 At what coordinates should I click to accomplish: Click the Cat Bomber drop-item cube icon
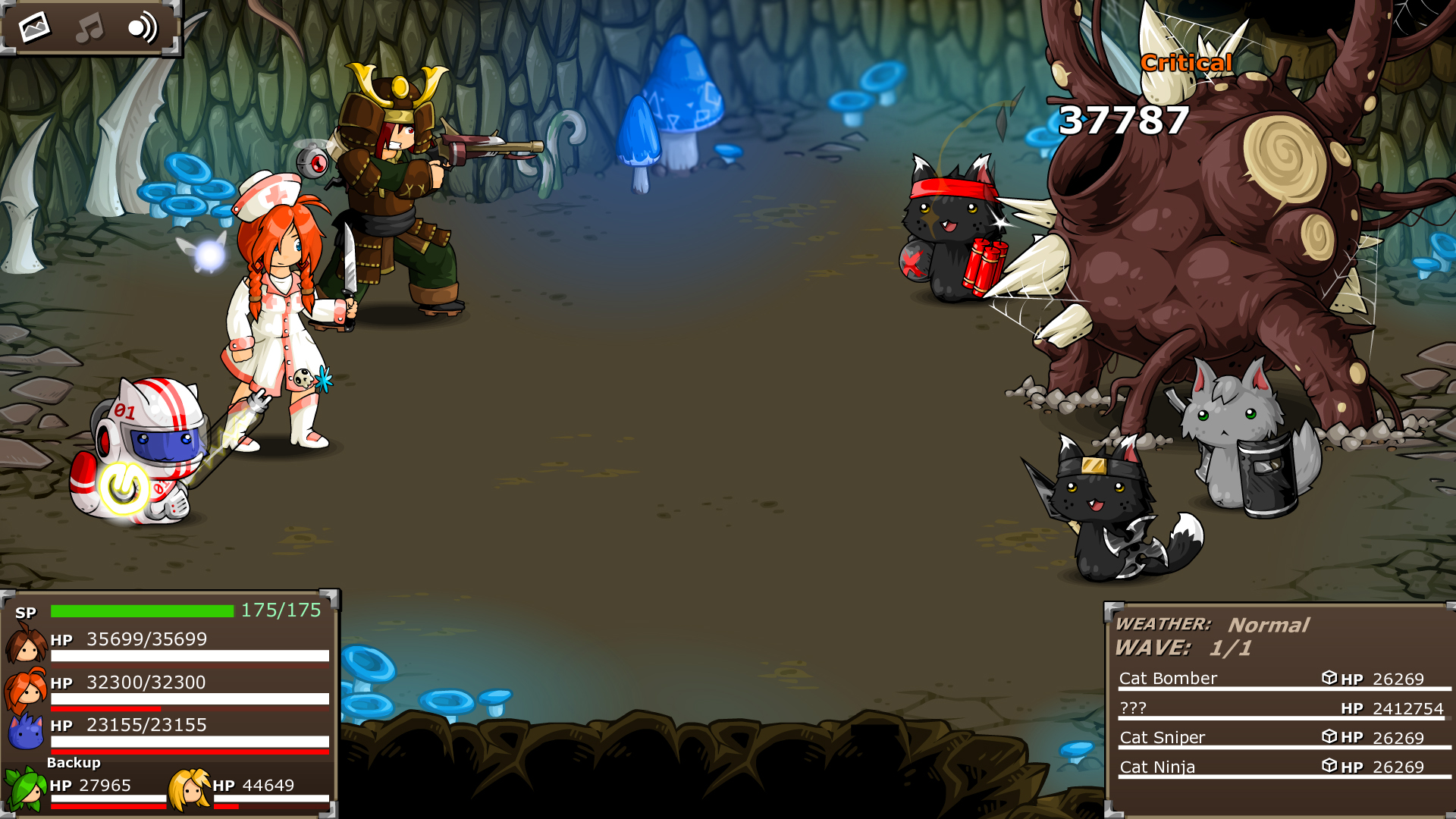pos(1328,679)
